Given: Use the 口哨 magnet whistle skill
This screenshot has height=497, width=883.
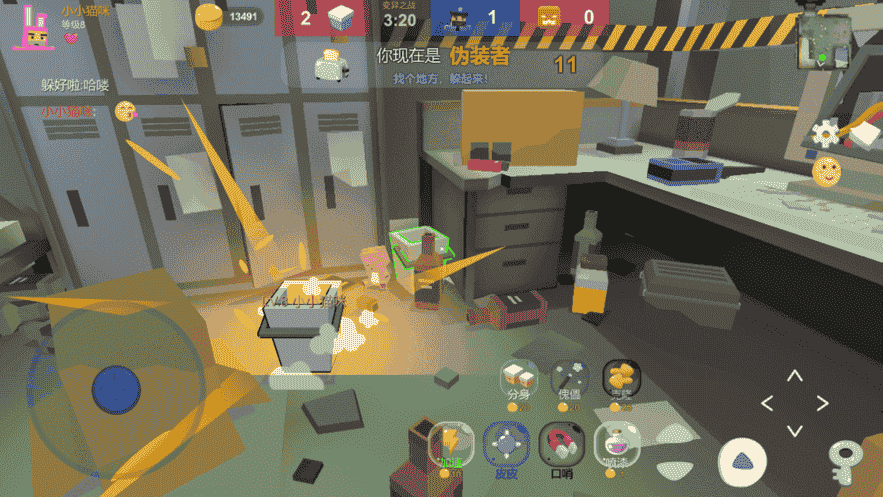Looking at the screenshot, I should 562,441.
